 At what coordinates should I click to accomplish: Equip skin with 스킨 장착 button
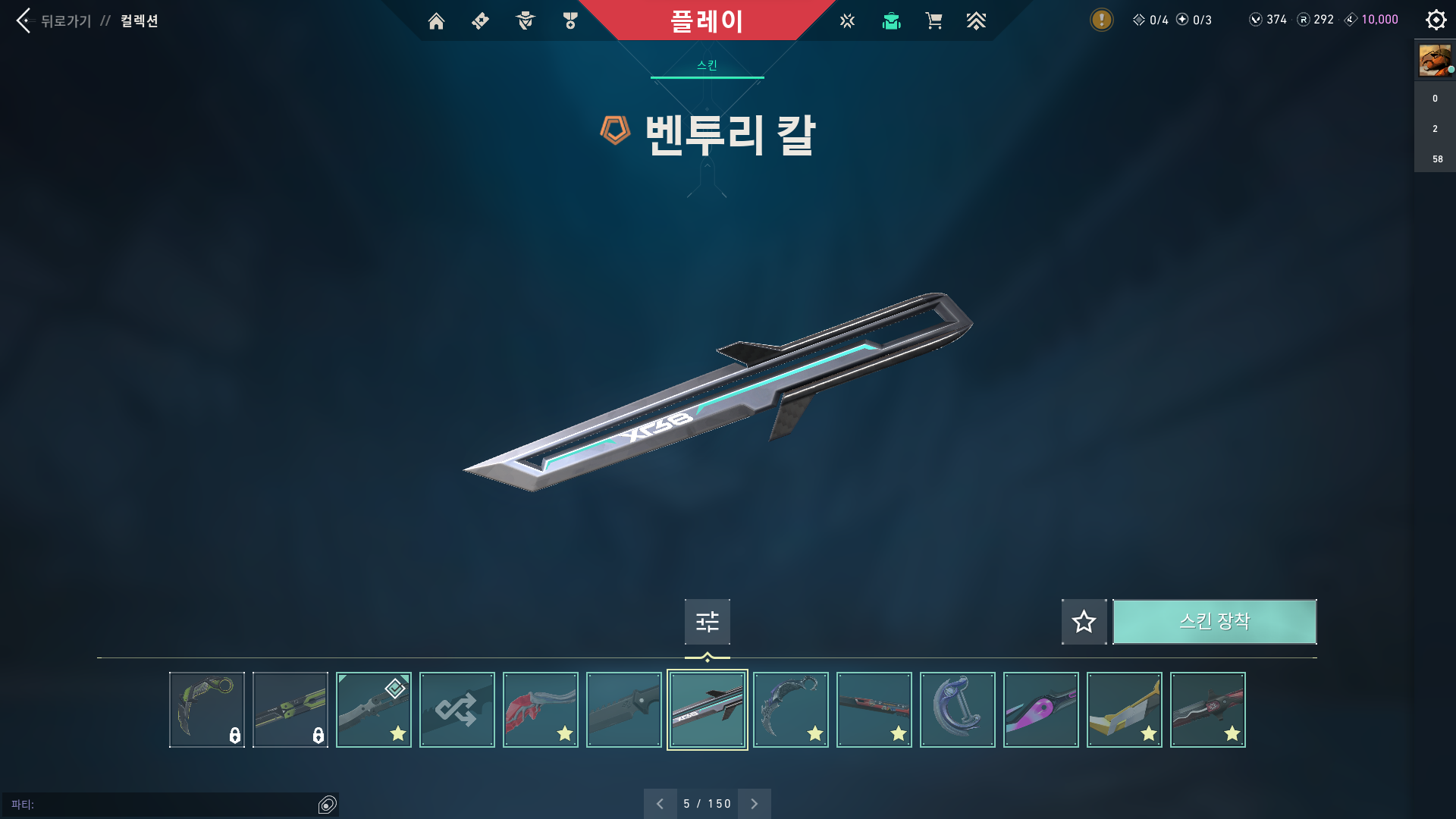(1214, 622)
